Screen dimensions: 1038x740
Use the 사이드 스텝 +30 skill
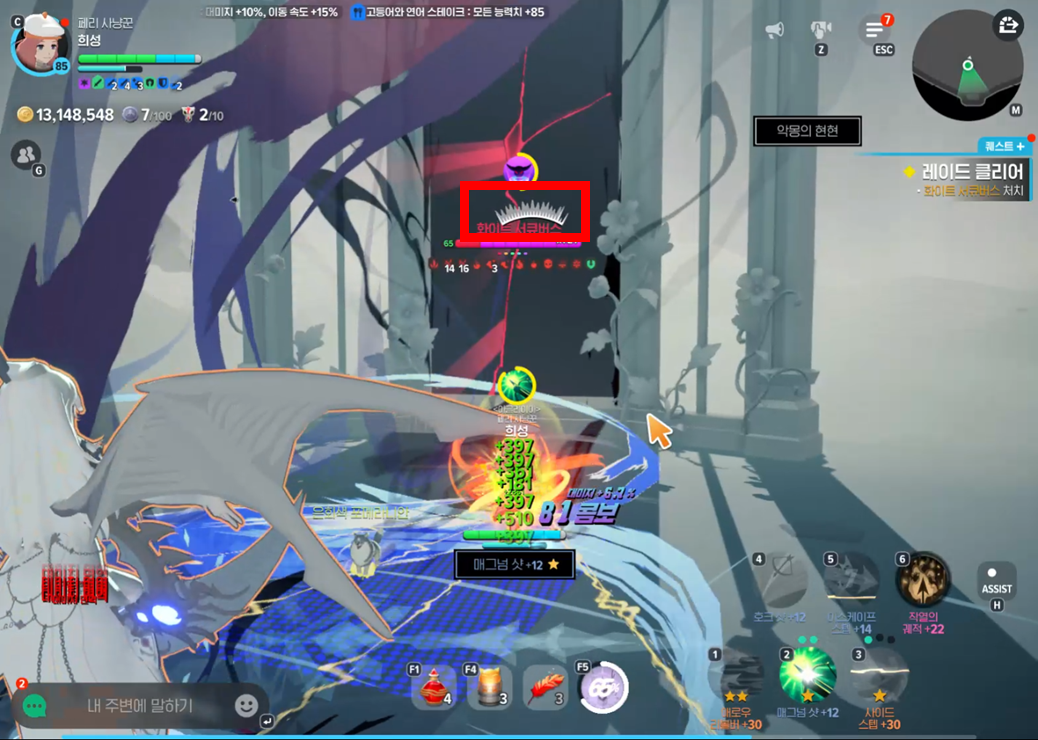tap(879, 676)
